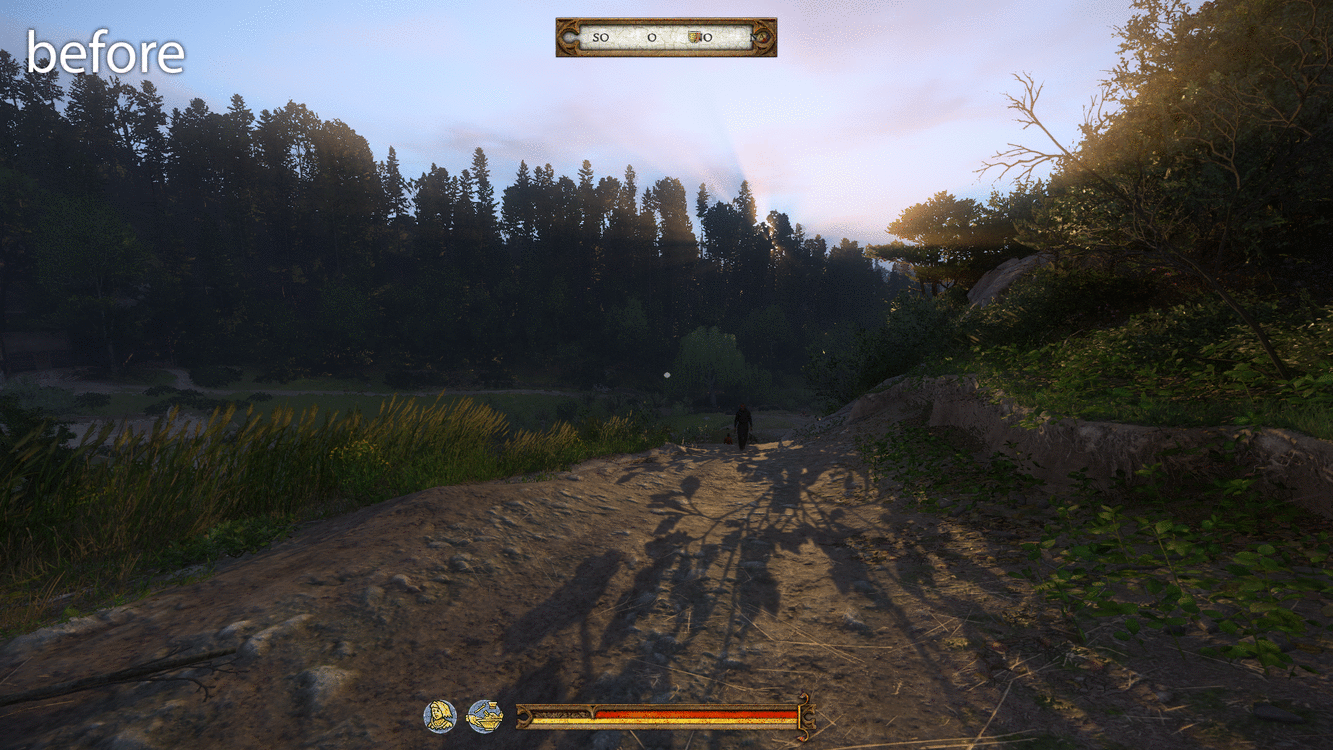The width and height of the screenshot is (1333, 750).
Task: Click the compass strip at the top
Action: click(x=666, y=37)
